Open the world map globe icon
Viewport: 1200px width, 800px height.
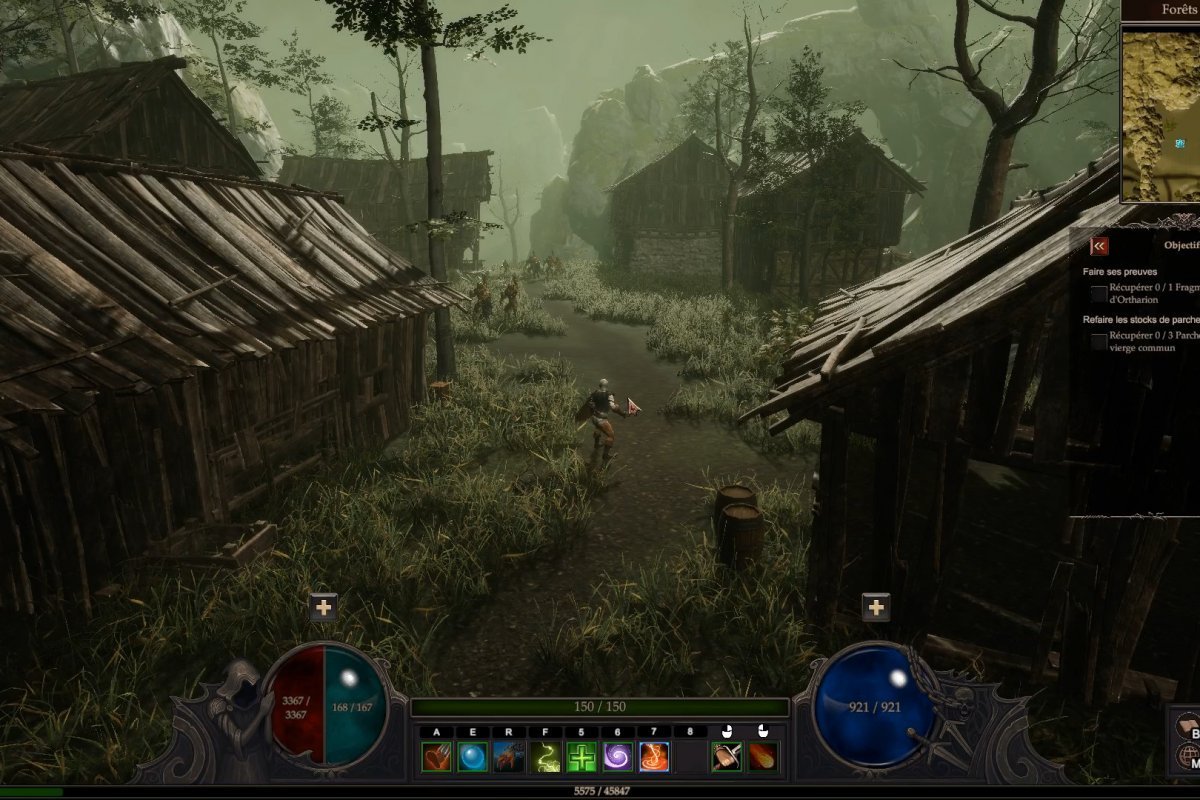click(1188, 757)
